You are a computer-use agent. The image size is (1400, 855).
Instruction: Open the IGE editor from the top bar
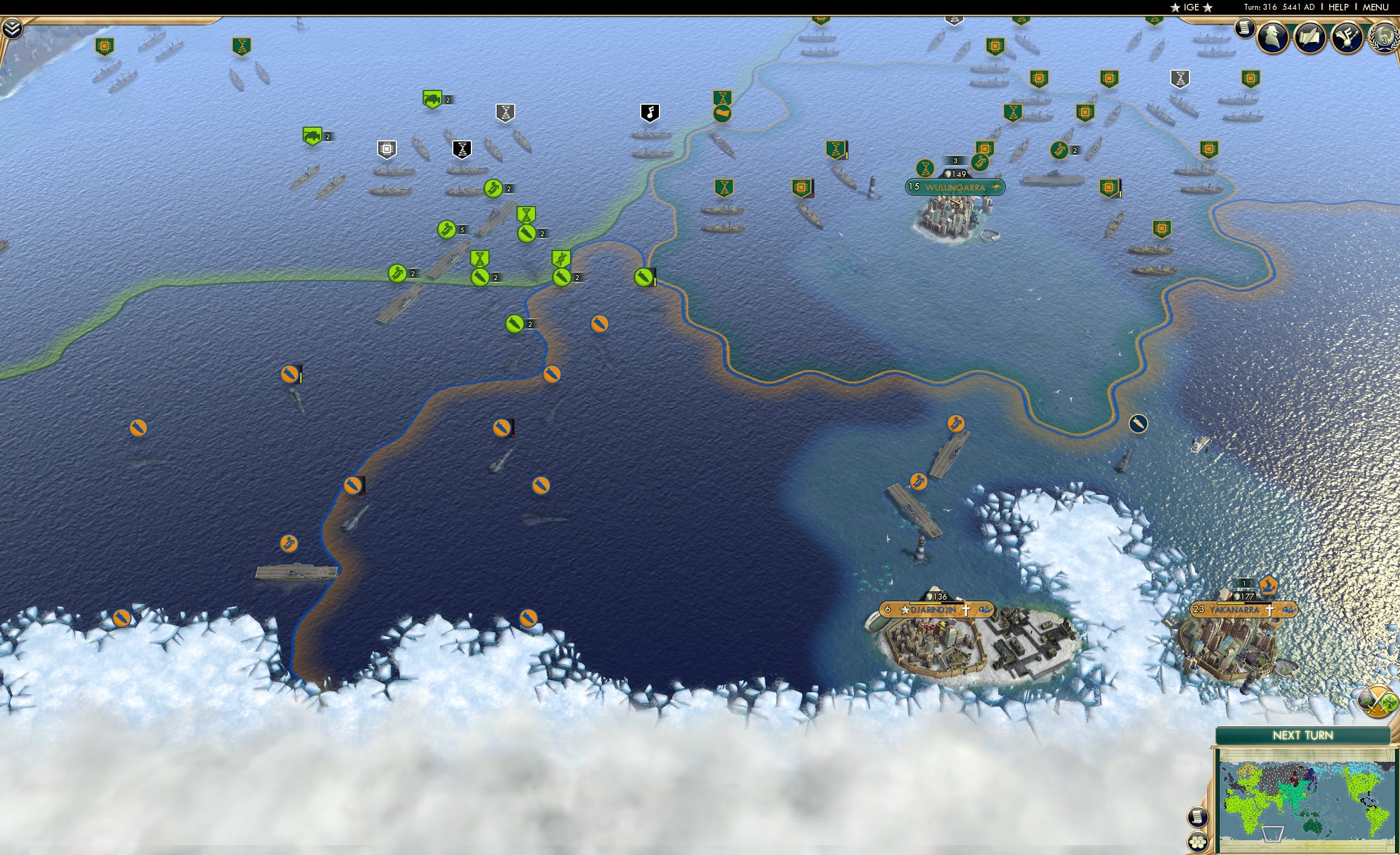pos(1191,7)
